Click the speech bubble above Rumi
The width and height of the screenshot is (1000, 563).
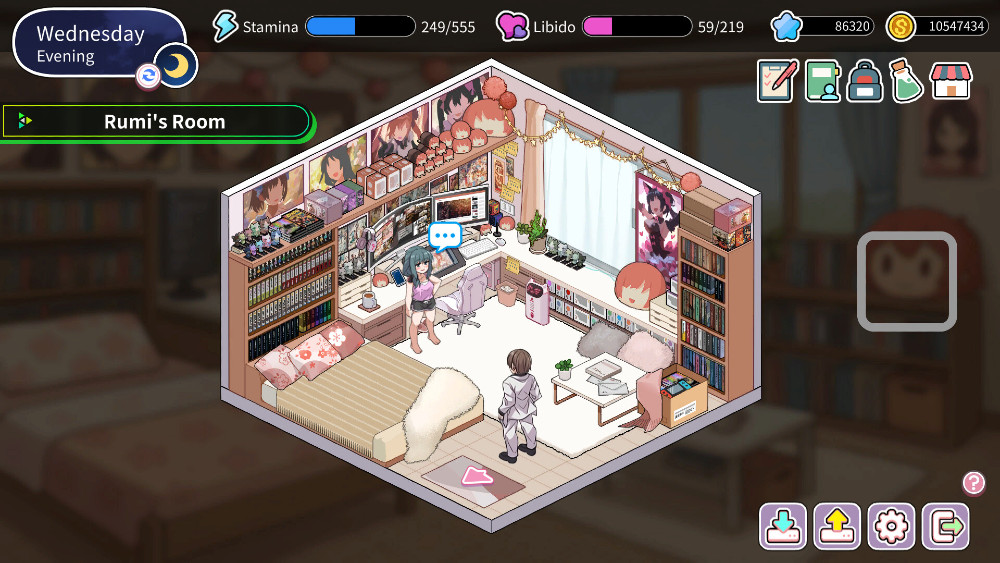click(445, 236)
